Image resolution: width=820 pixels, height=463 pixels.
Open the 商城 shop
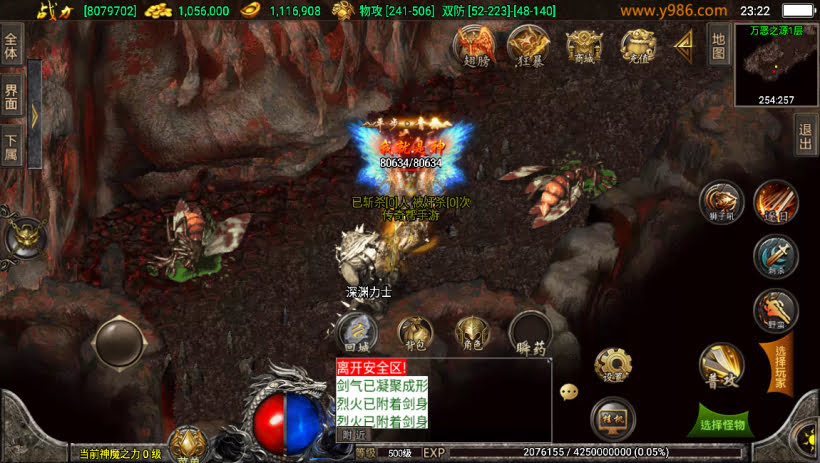[x=584, y=44]
